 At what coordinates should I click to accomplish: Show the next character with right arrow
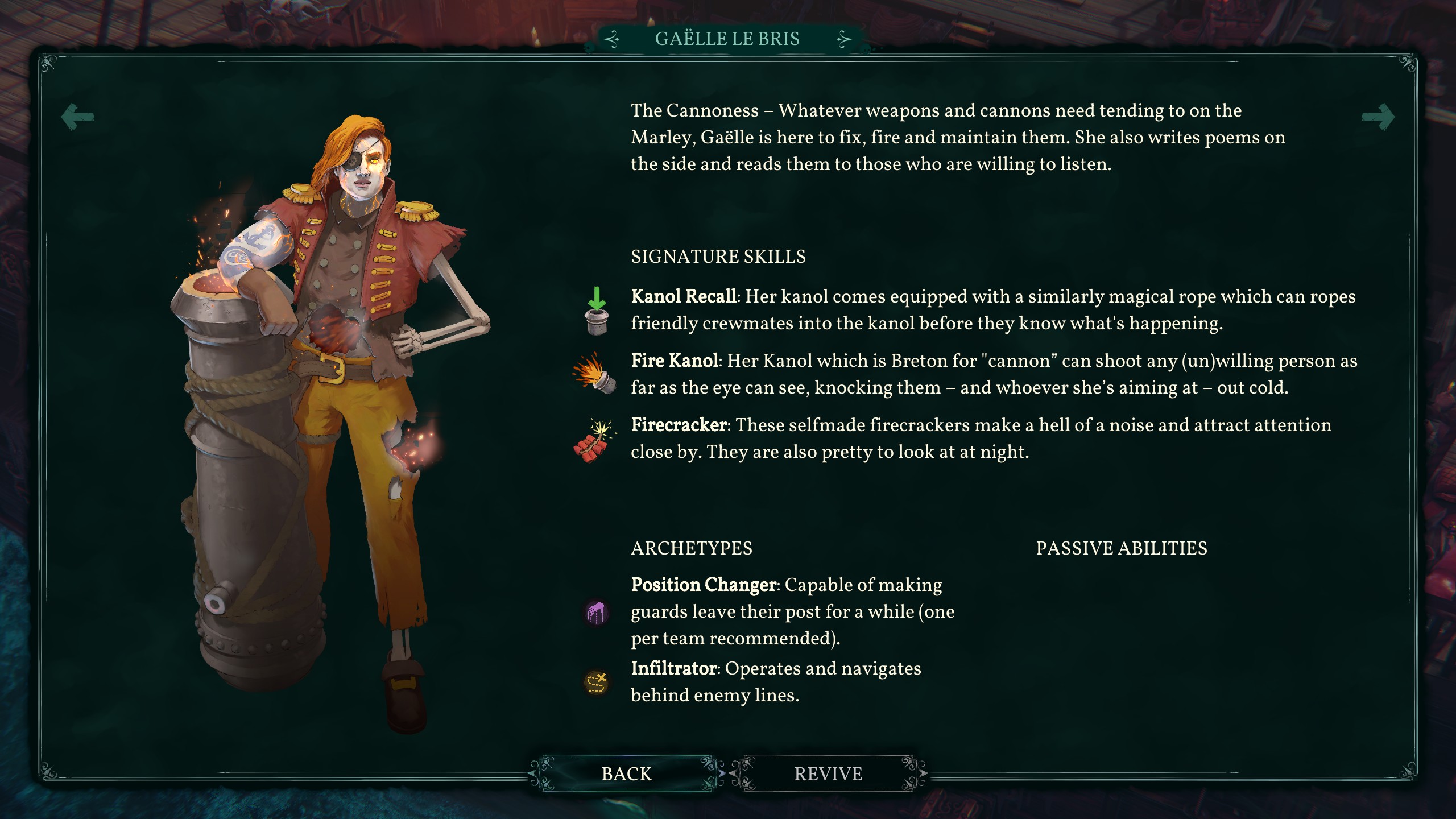[x=1378, y=117]
